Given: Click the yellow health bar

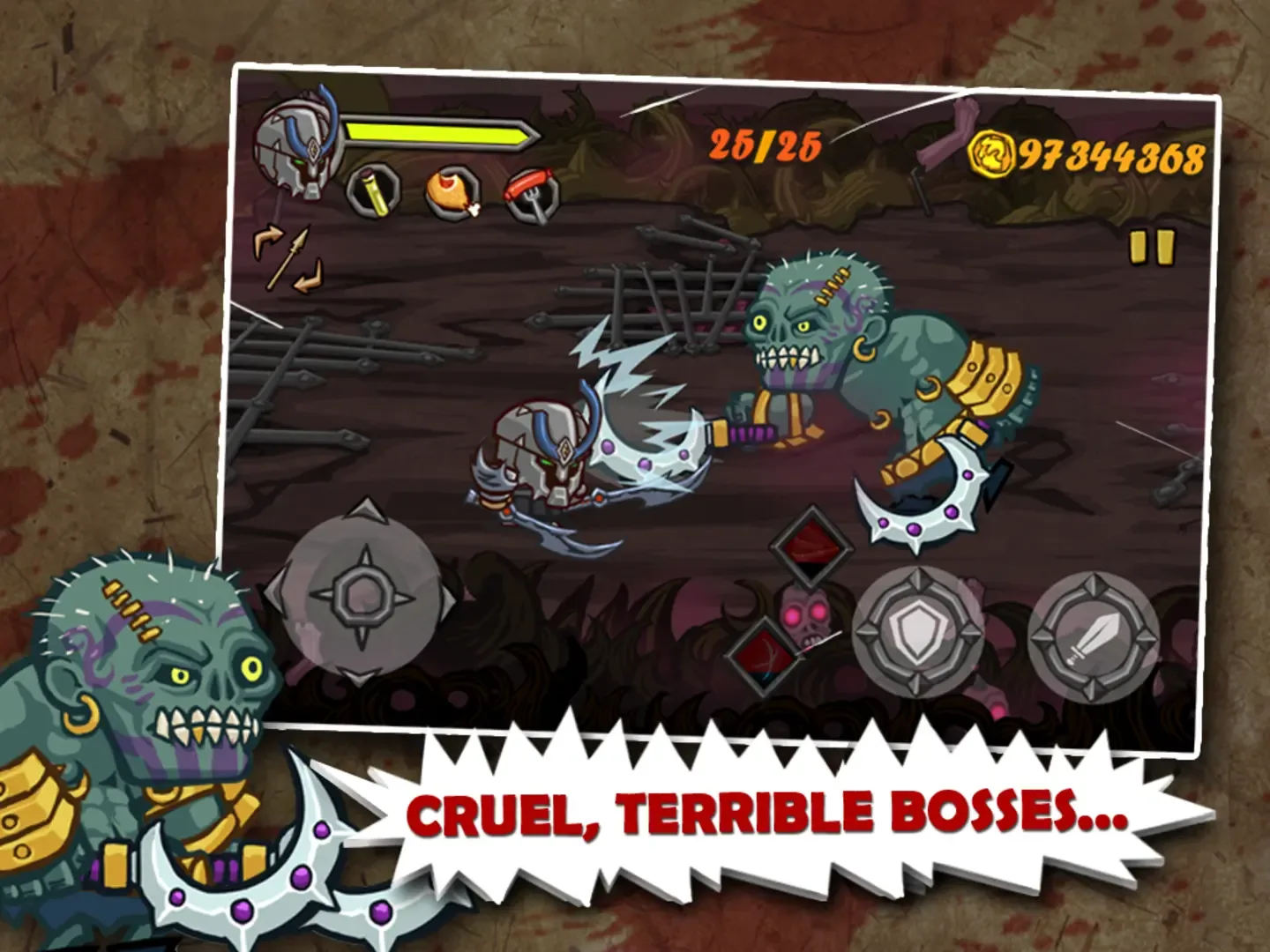Looking at the screenshot, I should [x=441, y=134].
